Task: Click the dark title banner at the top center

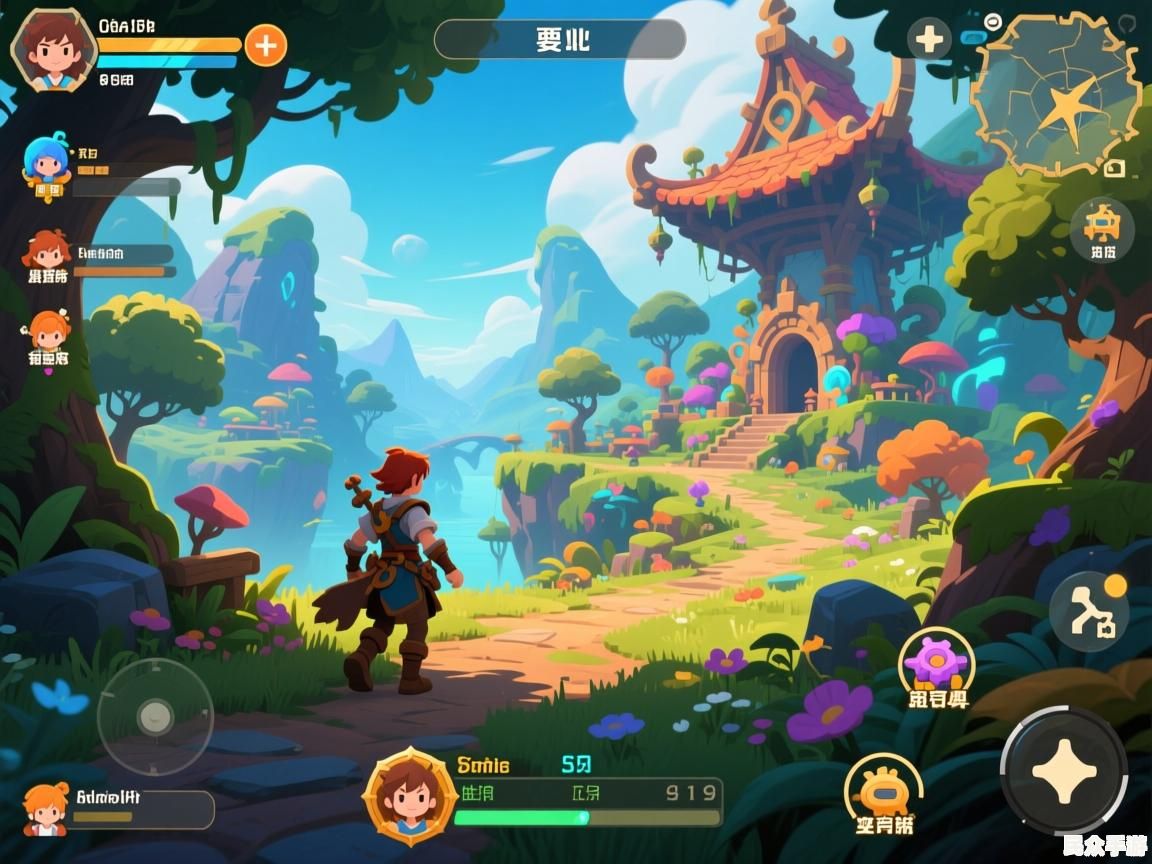Action: point(560,40)
